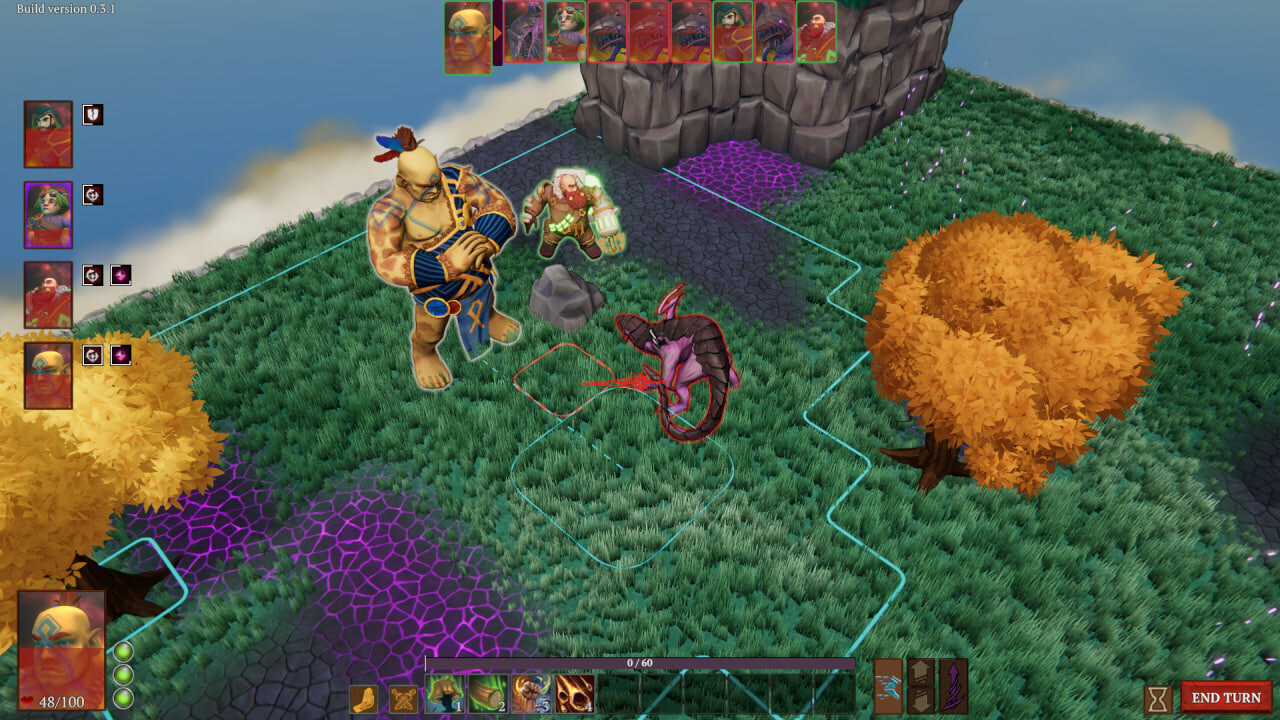Click the camera level up arrow

pyautogui.click(x=921, y=672)
